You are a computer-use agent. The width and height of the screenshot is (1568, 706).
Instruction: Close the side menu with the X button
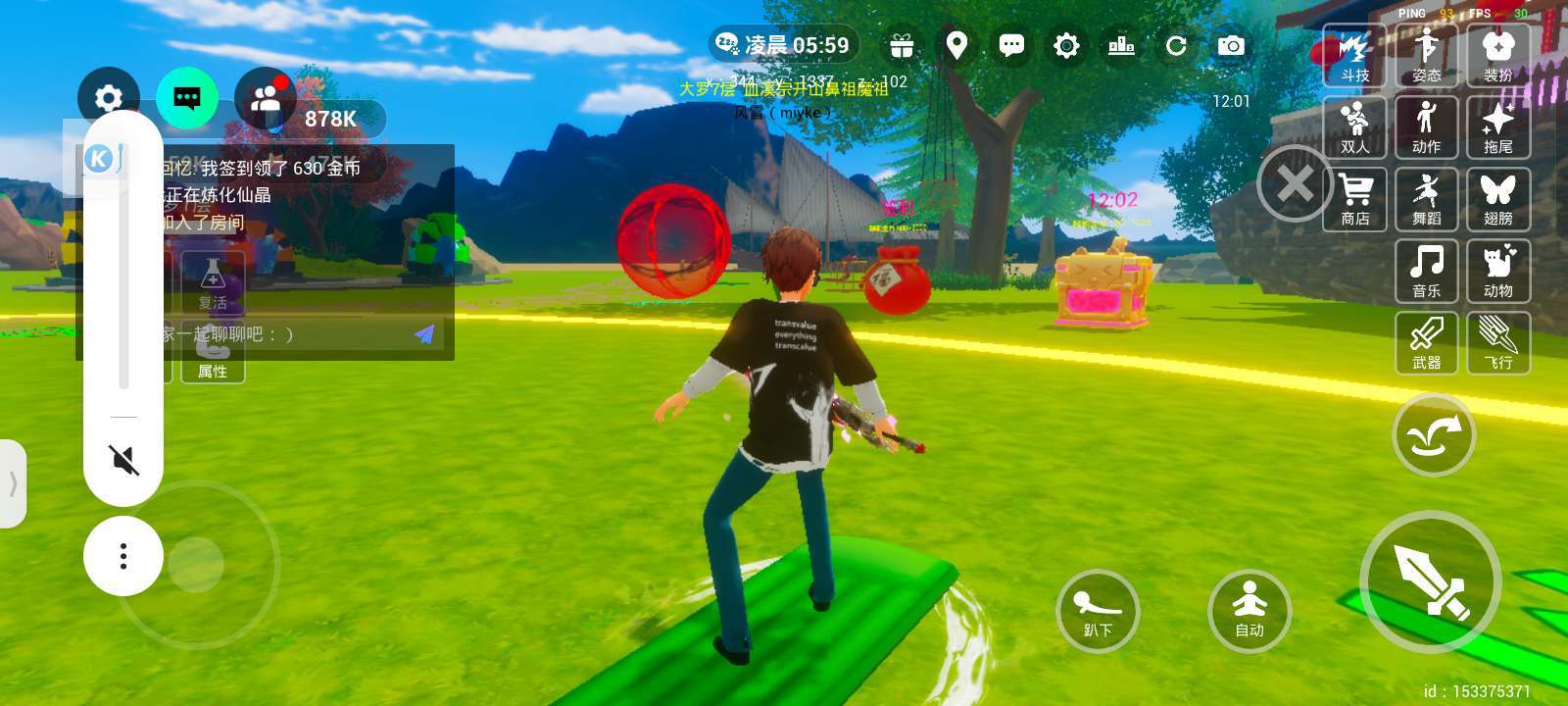(1295, 183)
